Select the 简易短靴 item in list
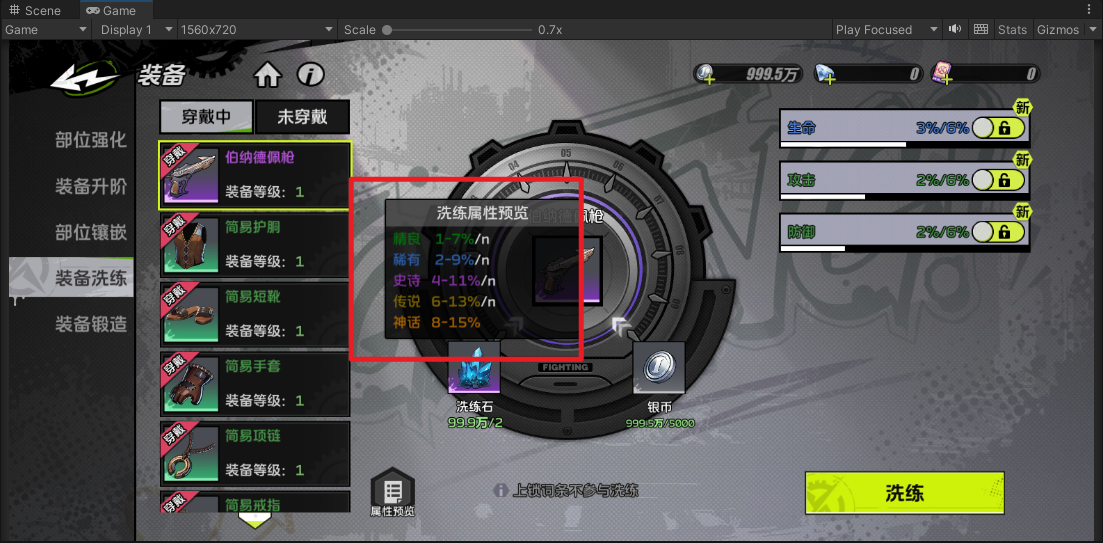 click(x=255, y=314)
